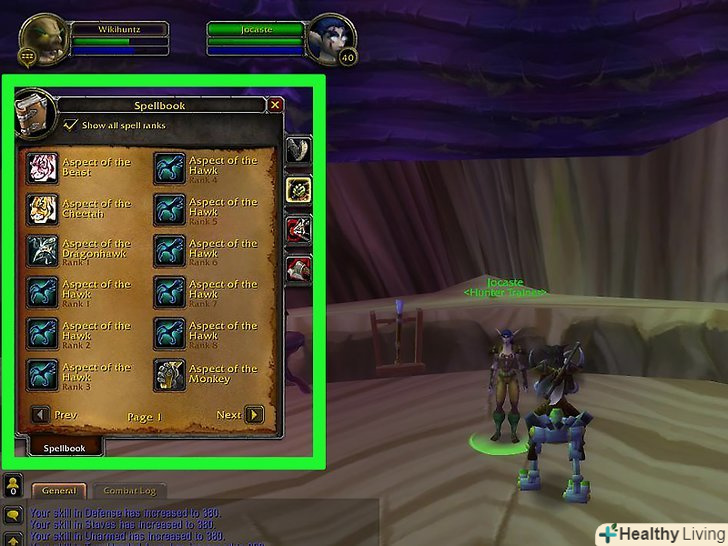Toggle the Show all spell ranks checkbox

[x=69, y=125]
